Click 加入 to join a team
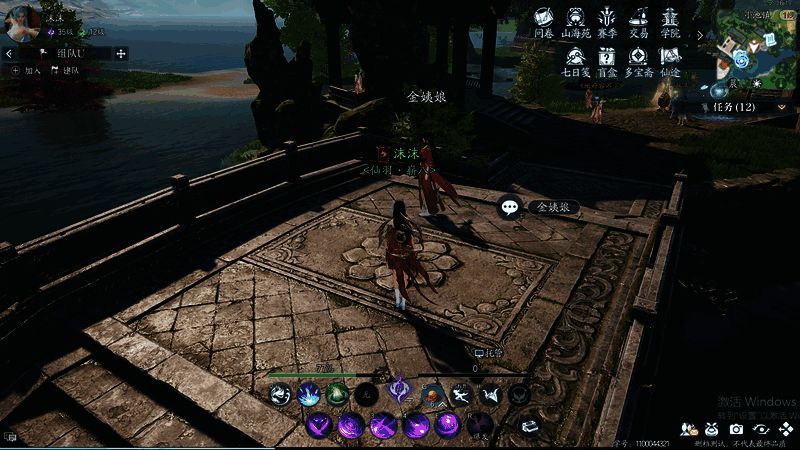Screen dimensions: 800x450 tap(27, 71)
